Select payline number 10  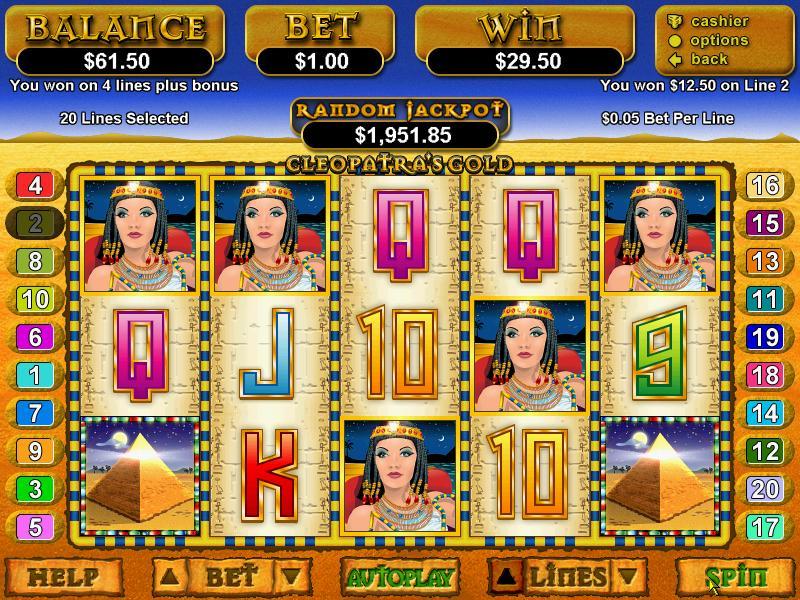35,299
